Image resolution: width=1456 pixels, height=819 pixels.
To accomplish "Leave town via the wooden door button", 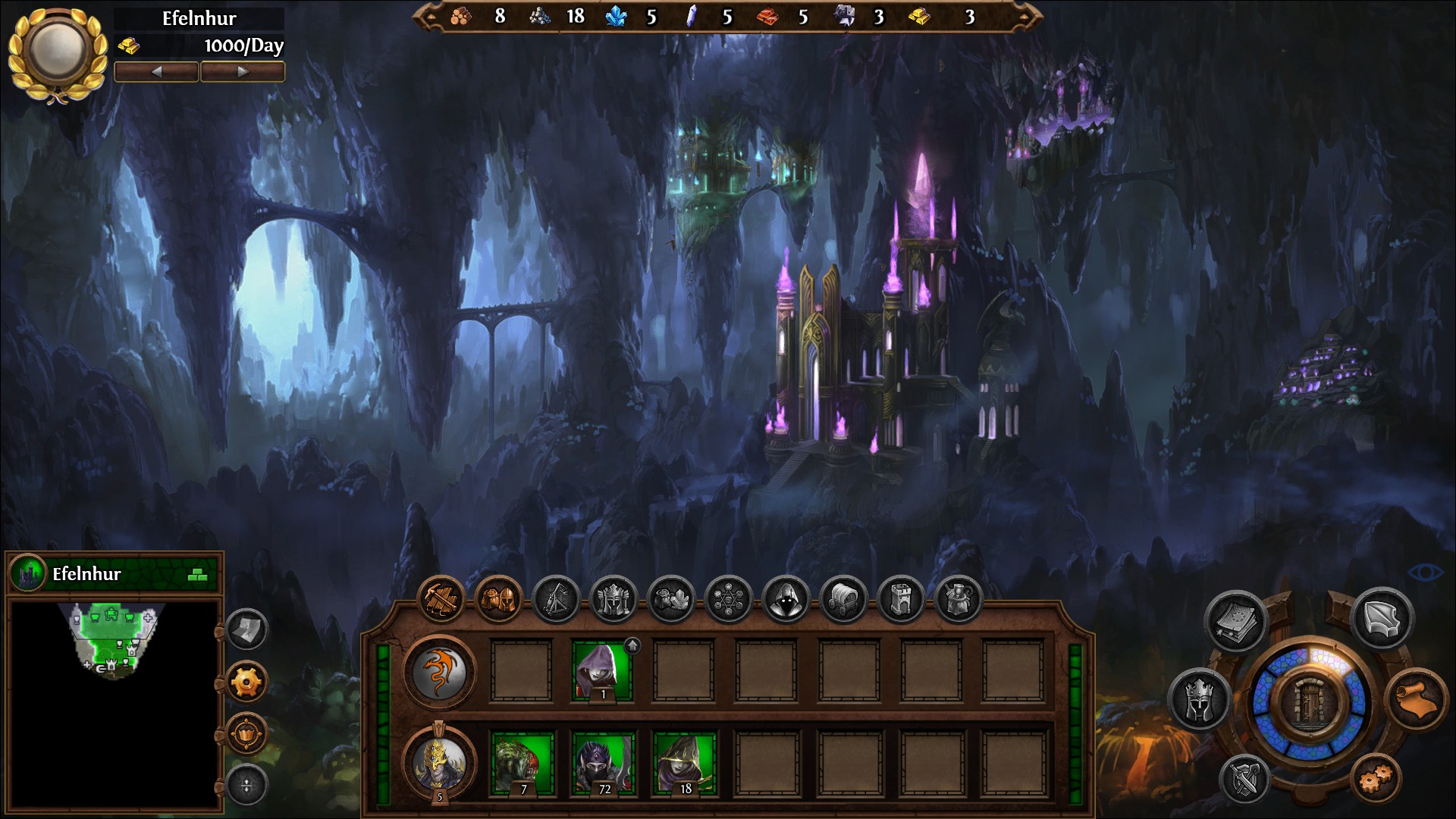I will tap(1310, 701).
